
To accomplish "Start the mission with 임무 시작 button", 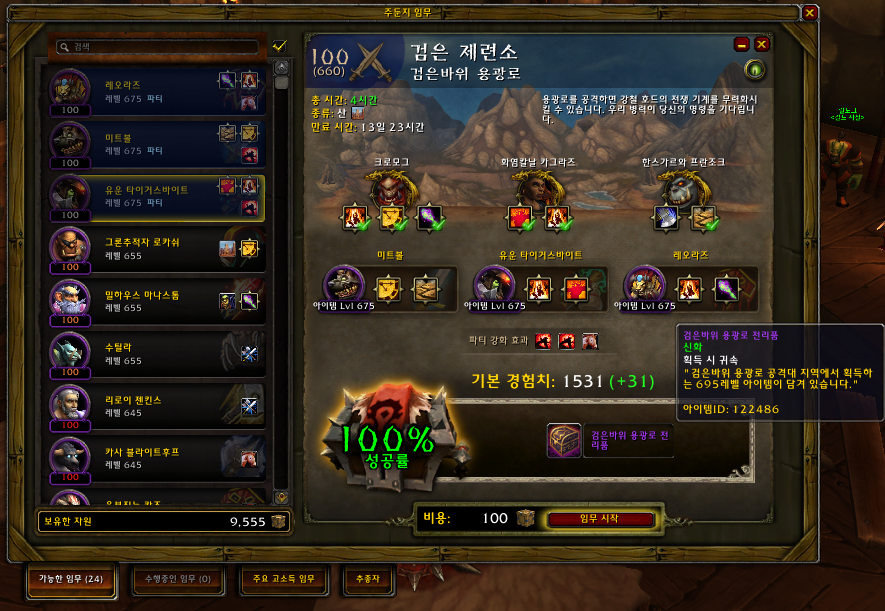I will coord(600,519).
